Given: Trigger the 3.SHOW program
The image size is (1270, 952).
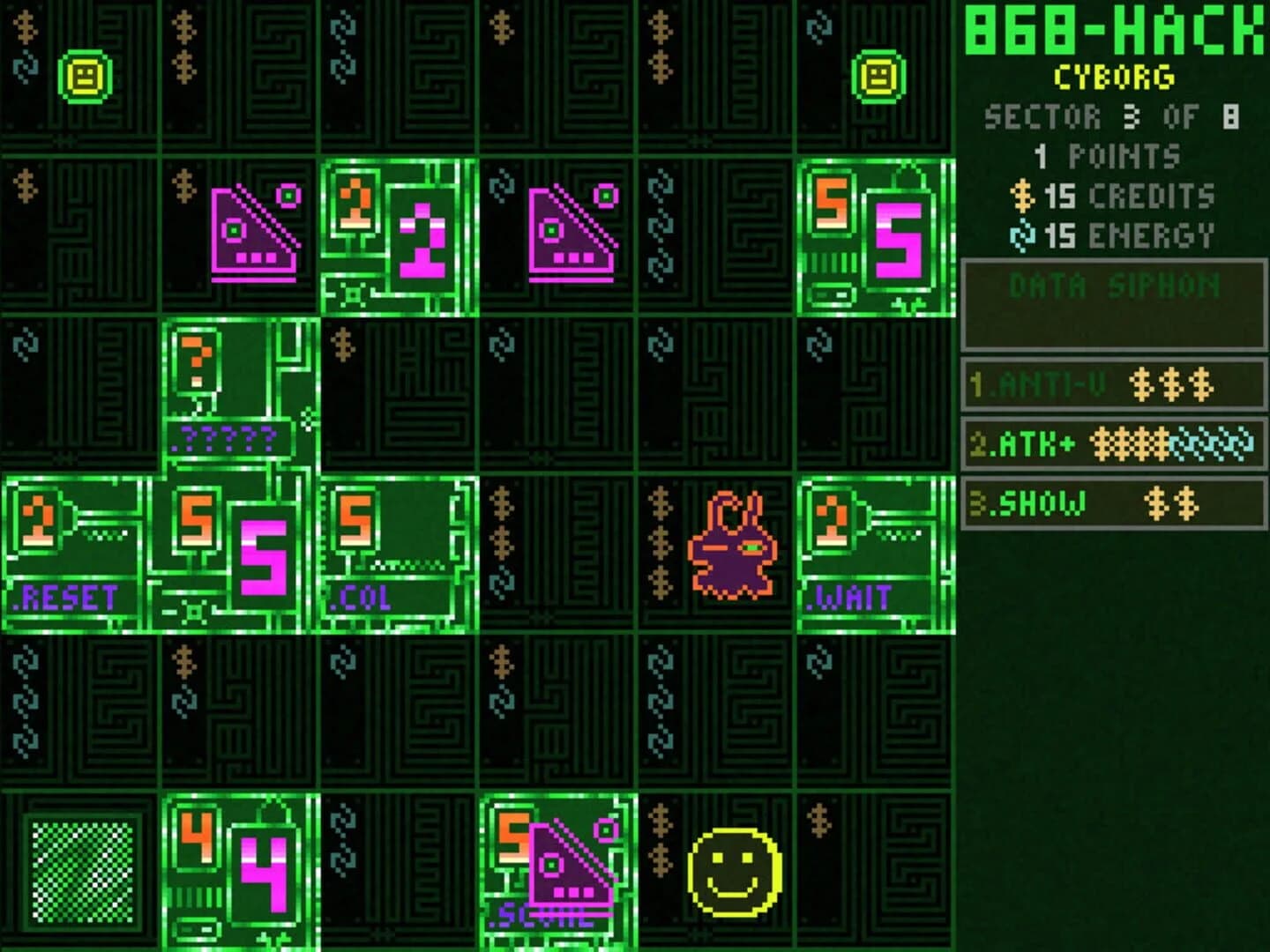Looking at the screenshot, I should (1111, 507).
